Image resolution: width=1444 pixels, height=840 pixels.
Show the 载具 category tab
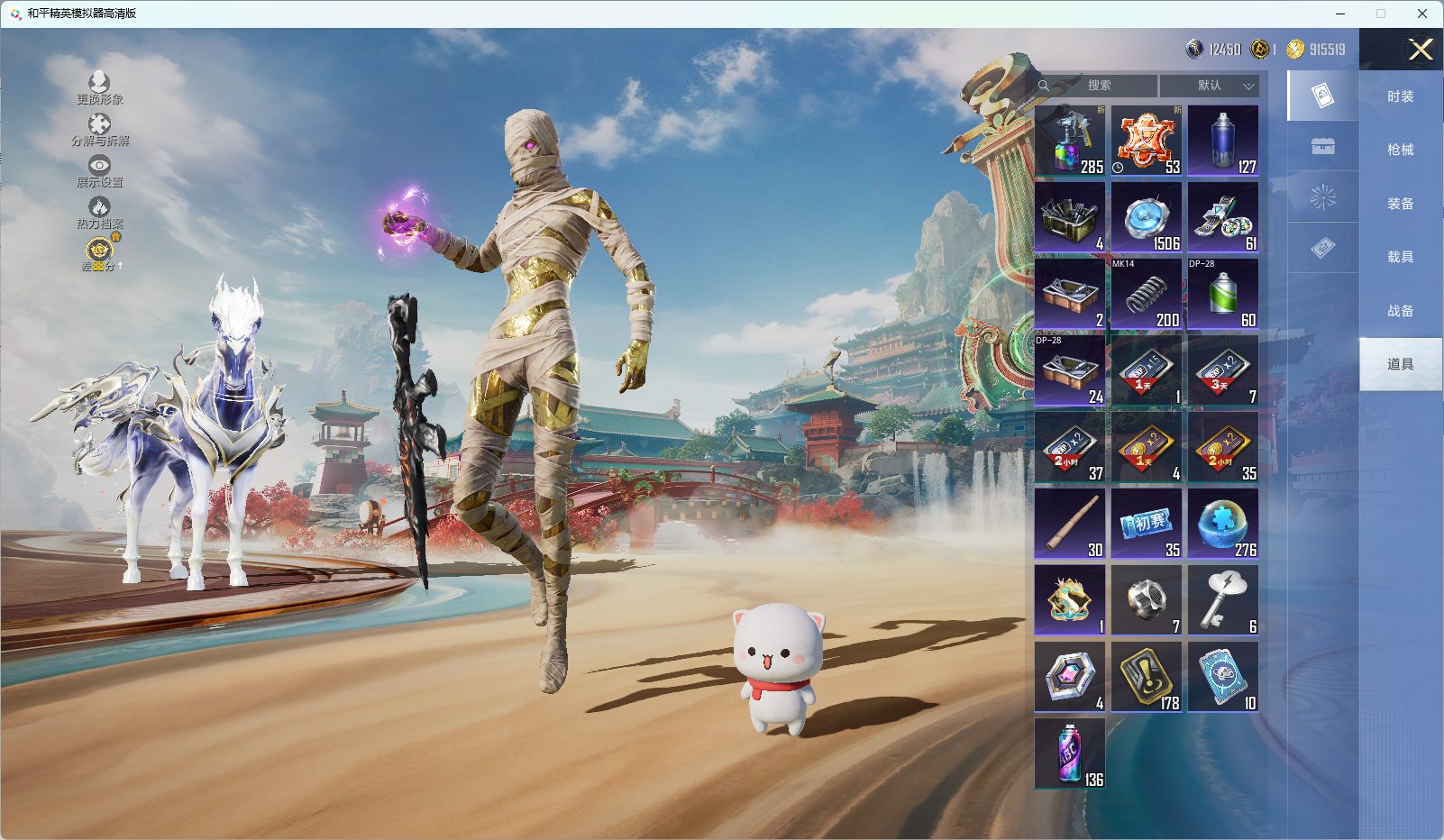tap(1400, 257)
